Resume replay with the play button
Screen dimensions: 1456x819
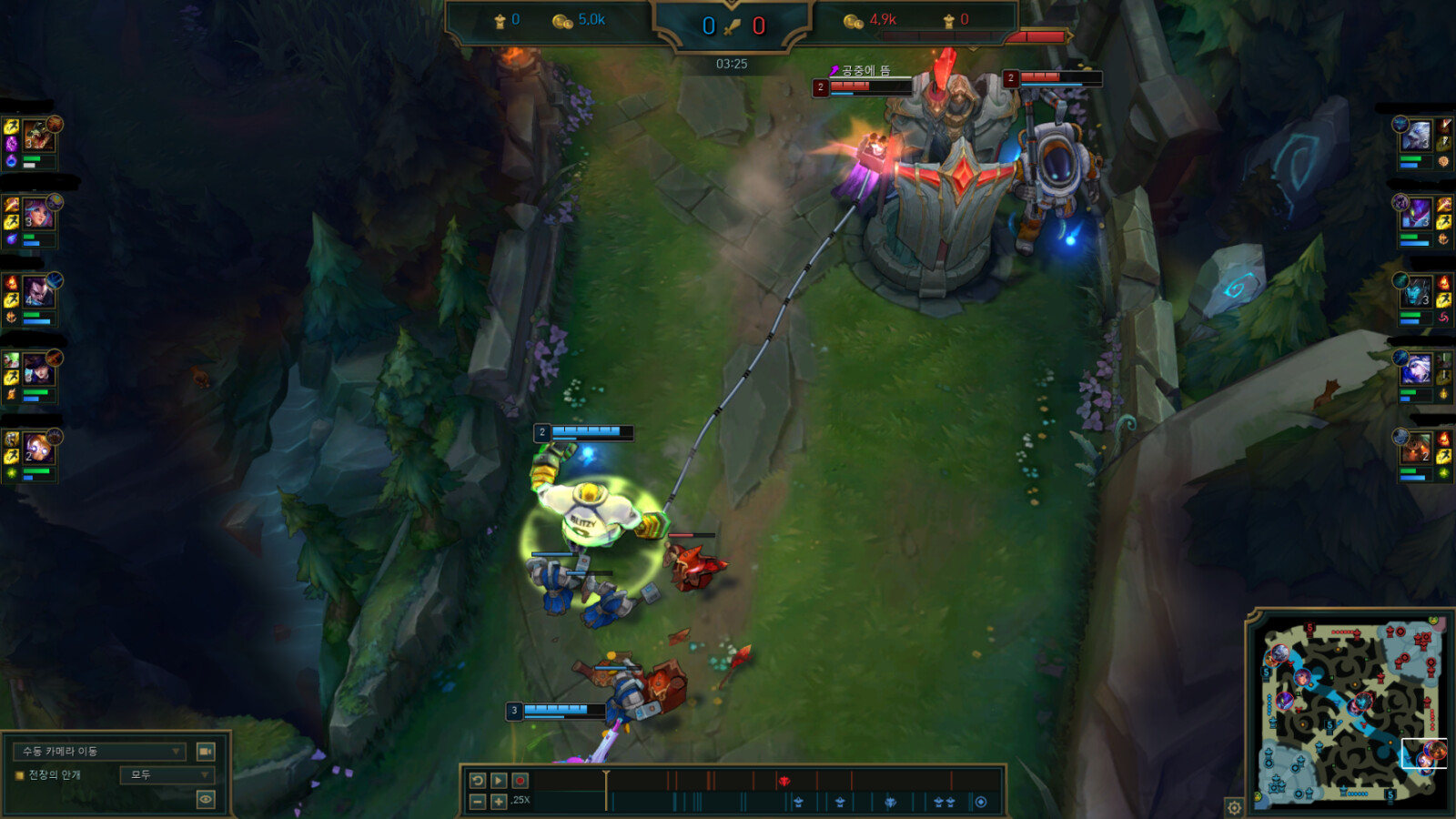click(x=499, y=781)
